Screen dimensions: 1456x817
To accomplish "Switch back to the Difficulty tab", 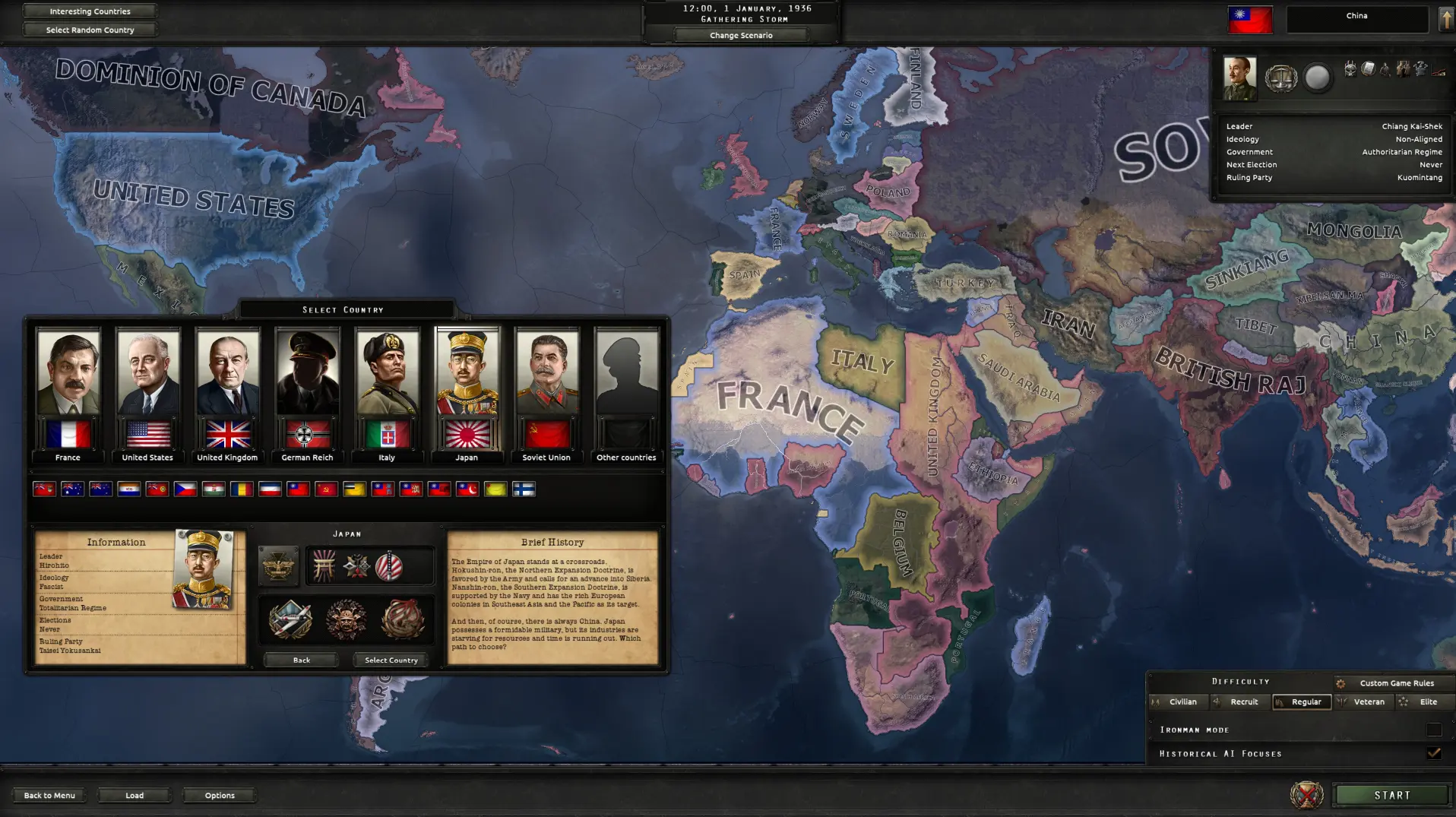I will (1240, 681).
